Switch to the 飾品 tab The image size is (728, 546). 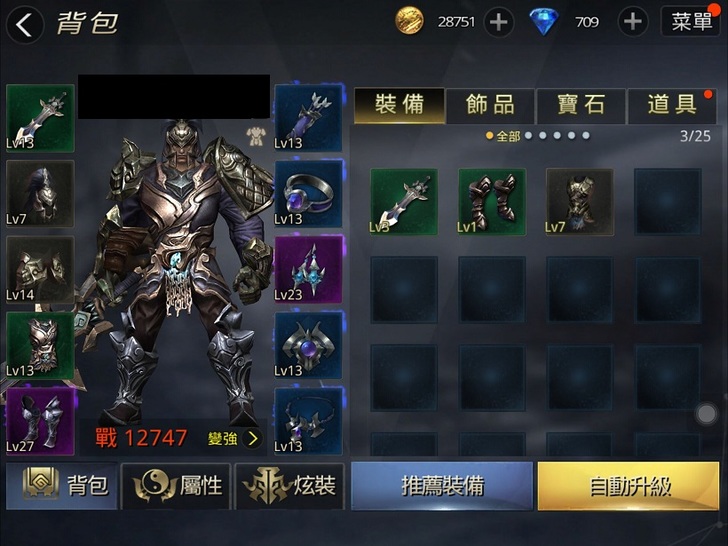[490, 105]
